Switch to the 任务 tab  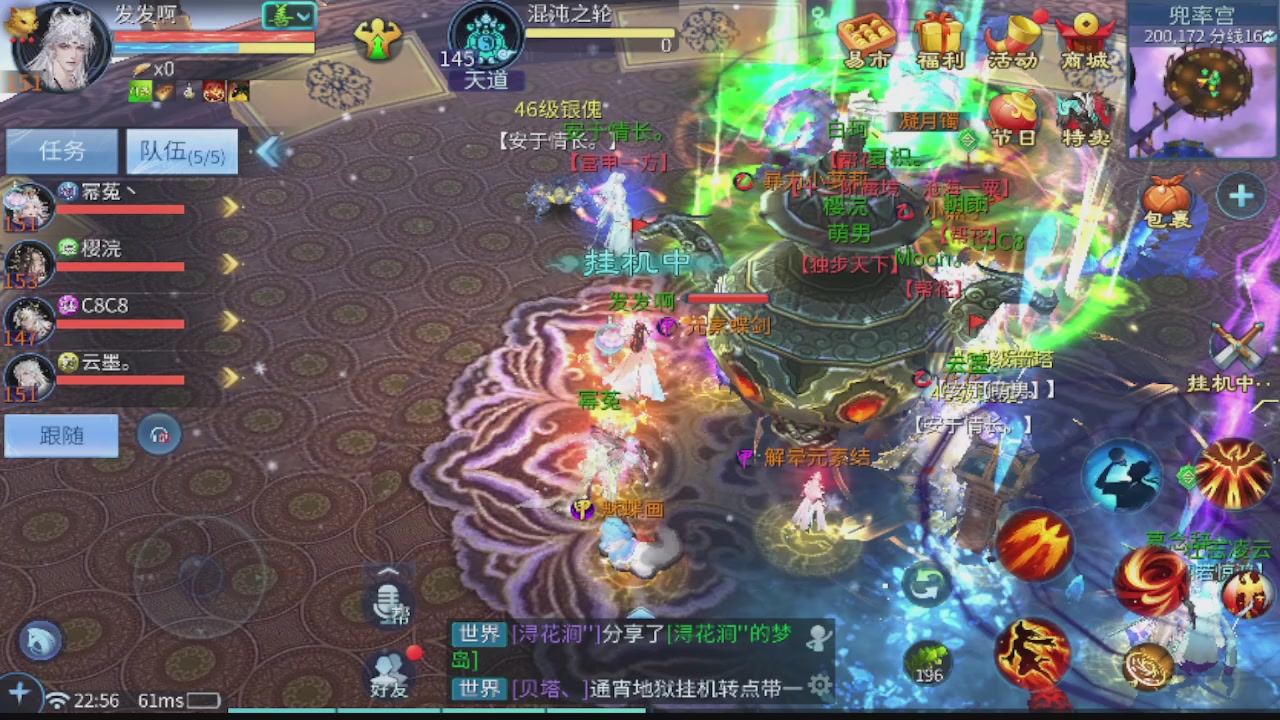click(62, 151)
